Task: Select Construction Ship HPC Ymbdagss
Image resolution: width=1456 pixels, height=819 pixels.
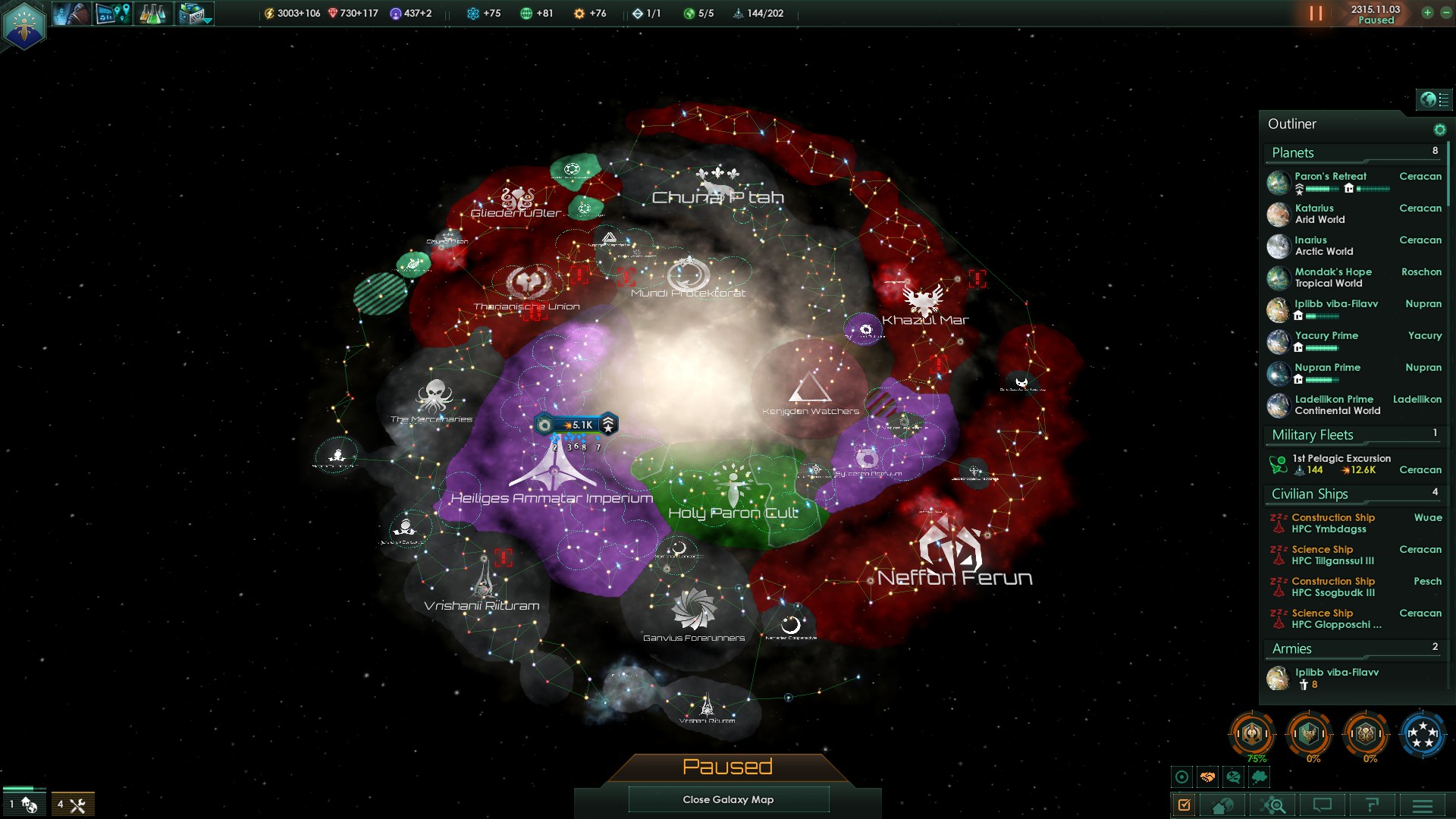Action: pos(1332,523)
